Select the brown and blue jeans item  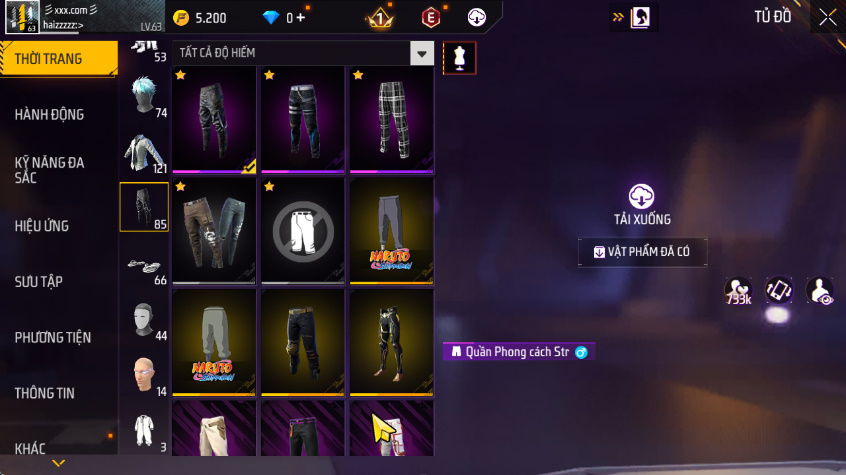(x=215, y=230)
